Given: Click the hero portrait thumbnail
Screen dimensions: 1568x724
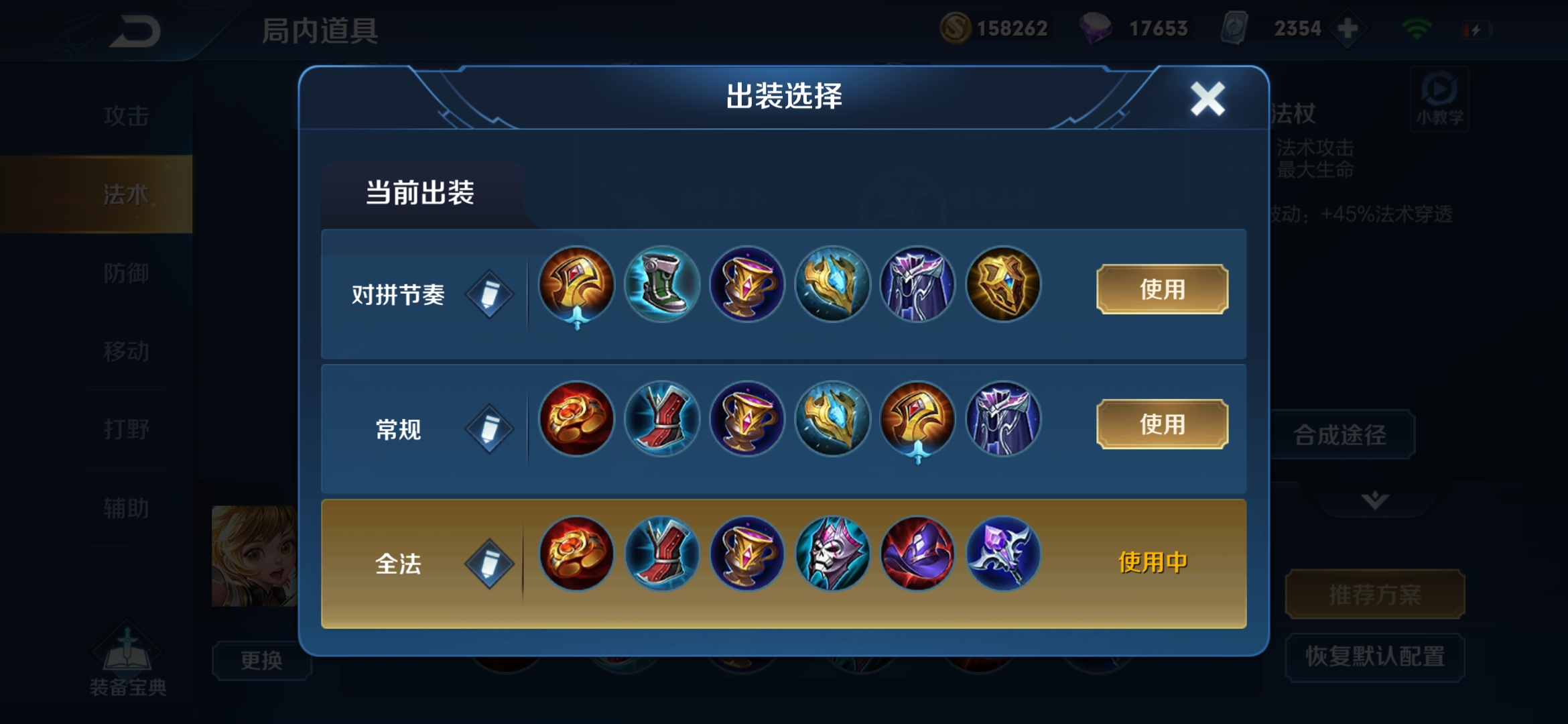Looking at the screenshot, I should pos(257,556).
